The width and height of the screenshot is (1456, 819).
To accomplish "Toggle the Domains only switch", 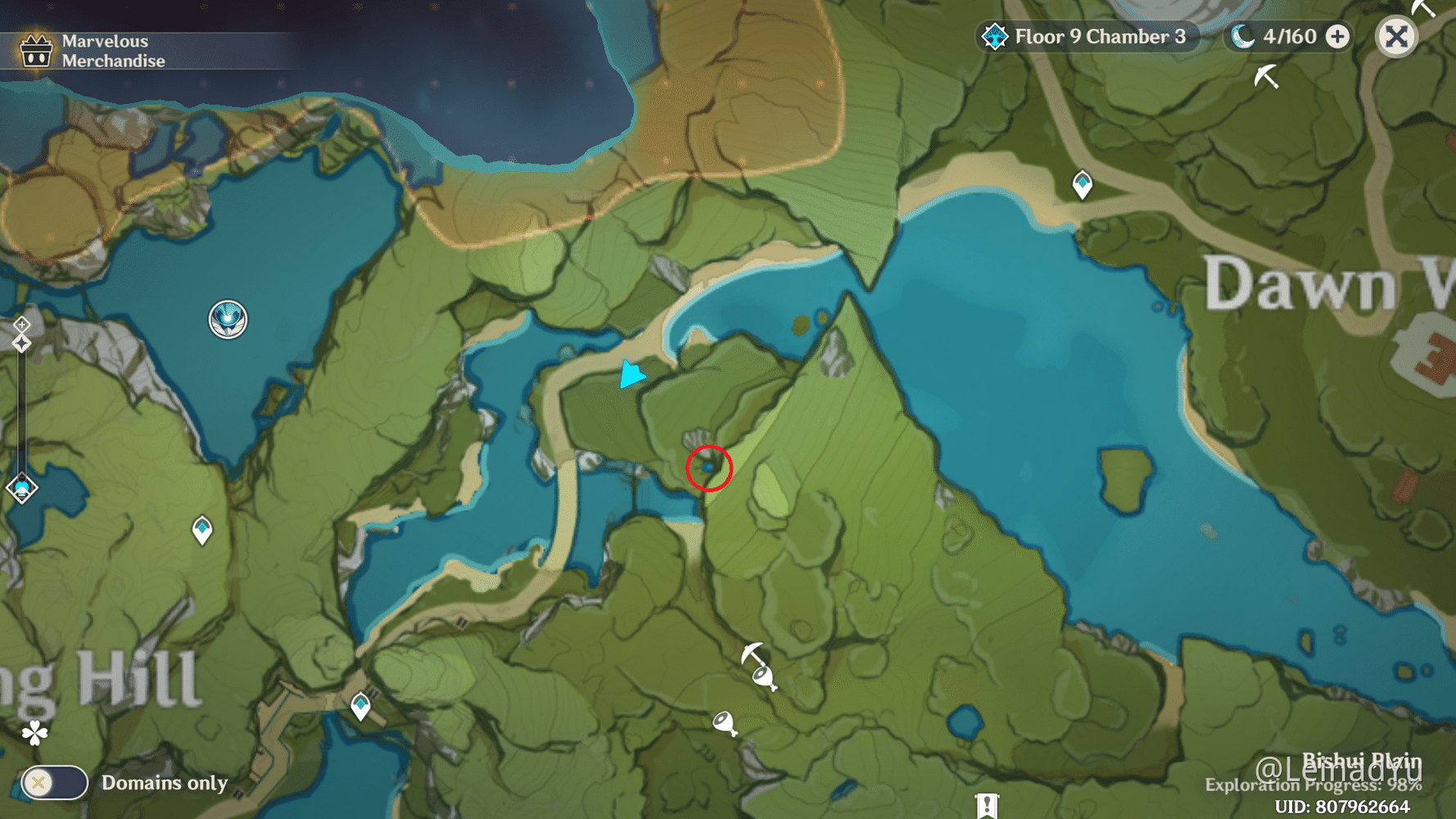I will pyautogui.click(x=53, y=783).
